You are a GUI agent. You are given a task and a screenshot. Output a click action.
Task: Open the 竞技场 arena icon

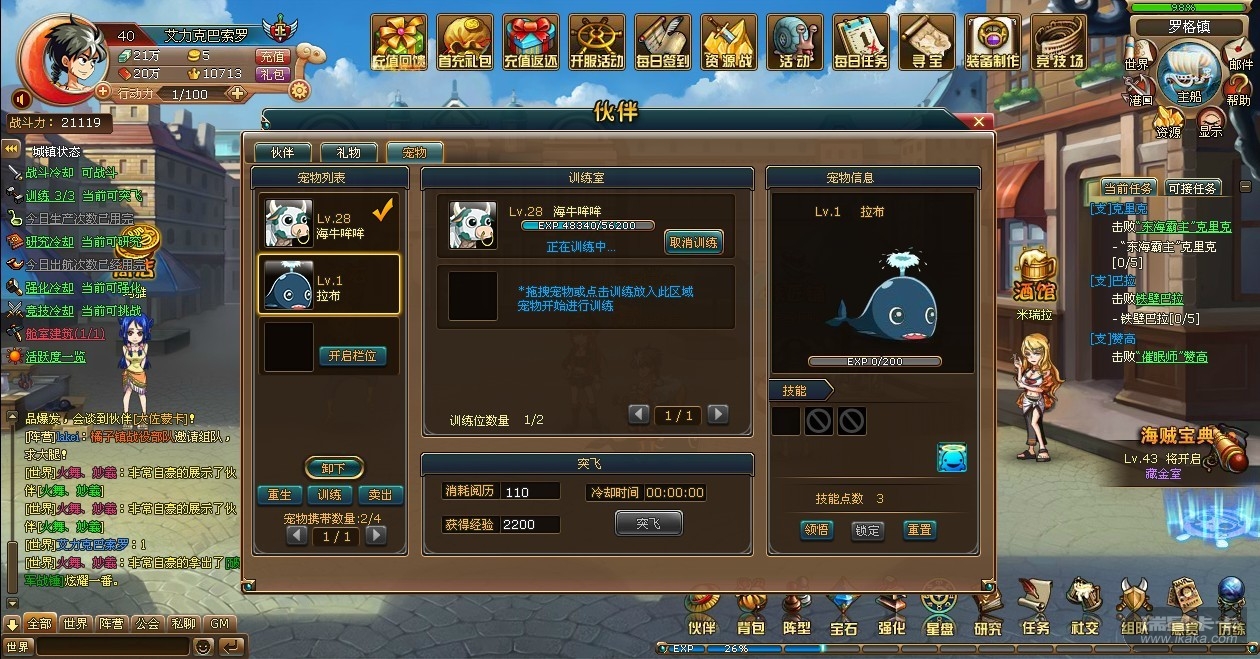[x=1059, y=42]
